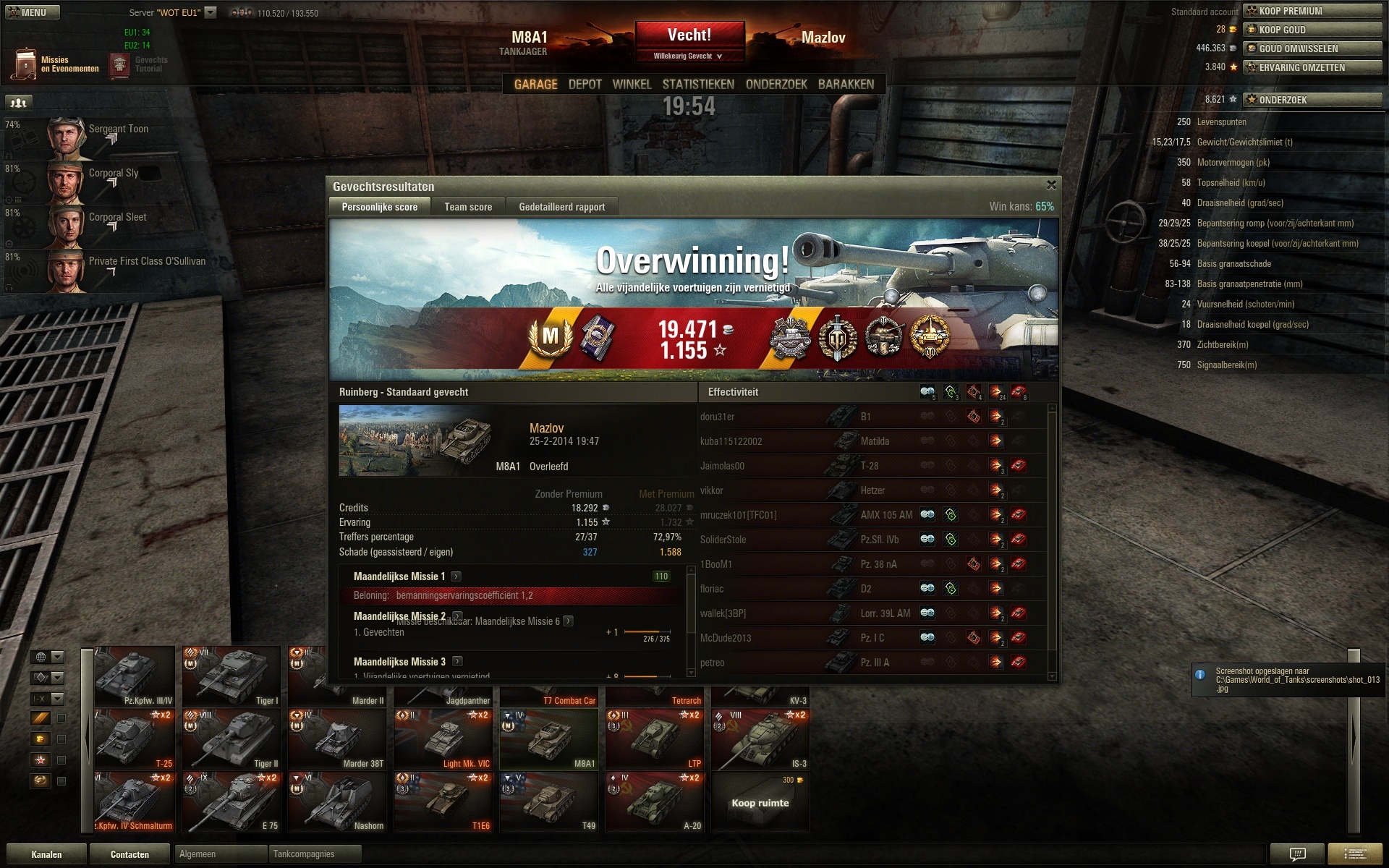Open the BARAKKEN tab
Image resolution: width=1389 pixels, height=868 pixels.
click(846, 85)
